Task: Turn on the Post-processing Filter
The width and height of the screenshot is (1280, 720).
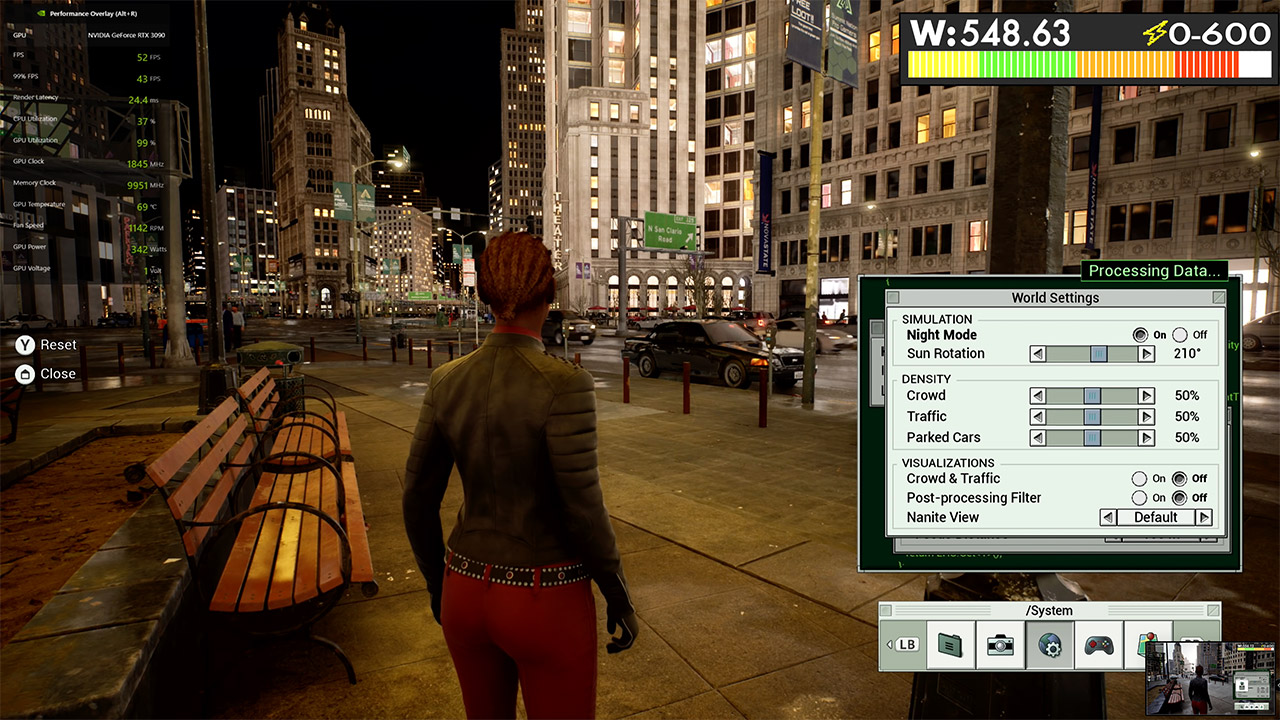Action: [1139, 498]
